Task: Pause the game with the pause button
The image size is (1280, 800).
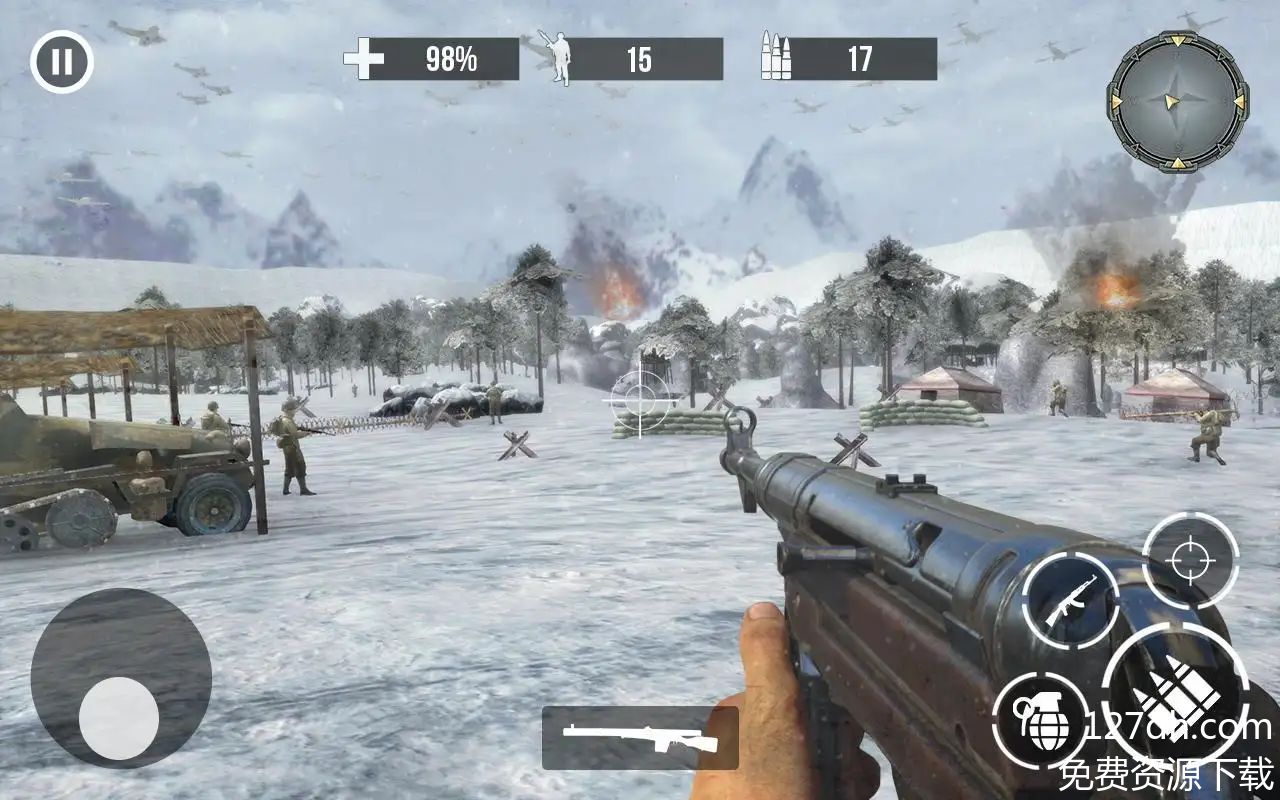Action: [x=62, y=62]
